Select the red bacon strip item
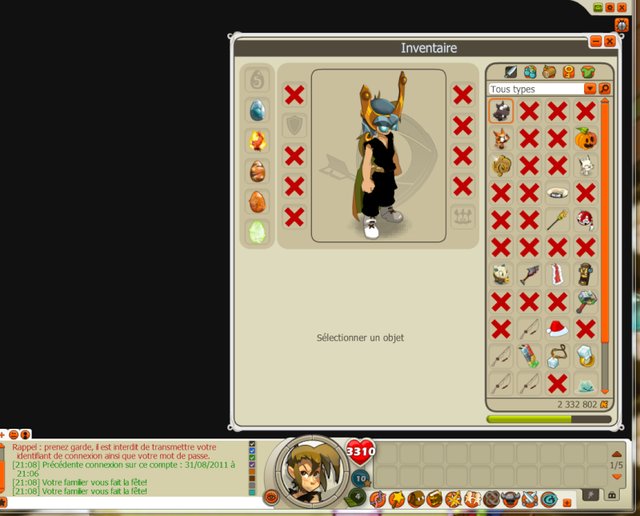Screen dimensions: 640x516 click(x=557, y=273)
